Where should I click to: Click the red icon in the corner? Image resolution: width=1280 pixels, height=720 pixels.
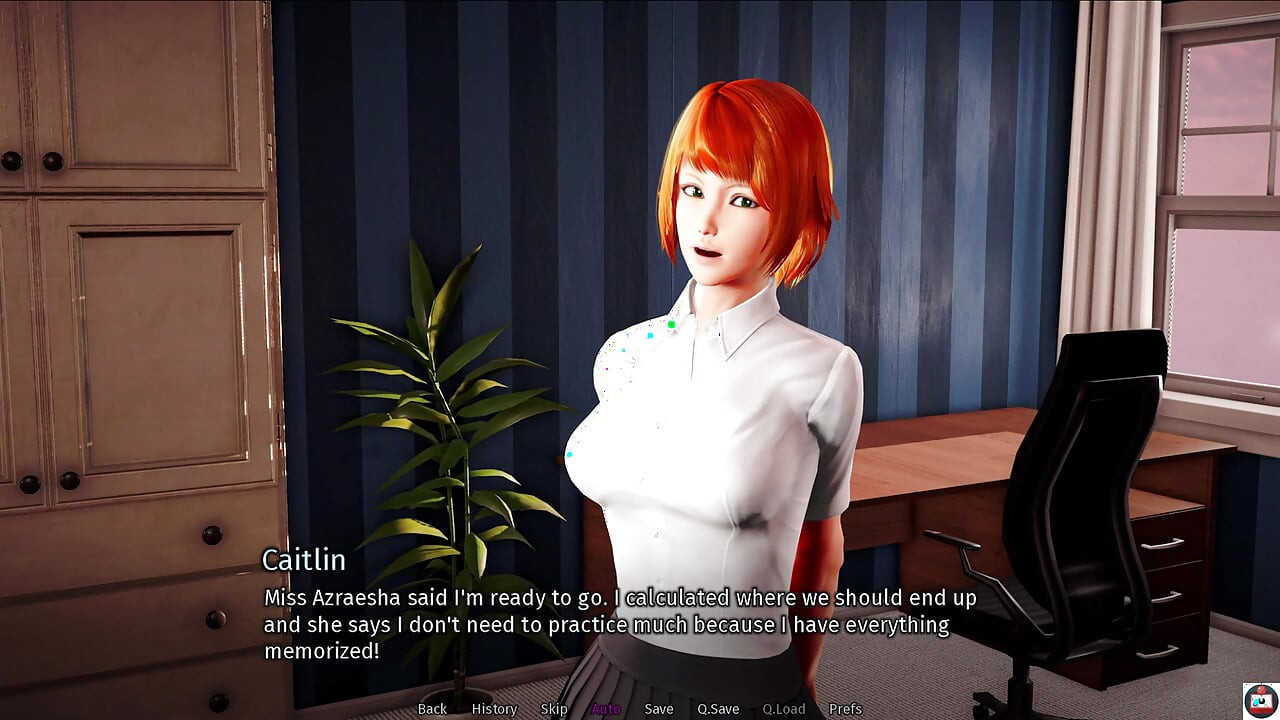1260,699
